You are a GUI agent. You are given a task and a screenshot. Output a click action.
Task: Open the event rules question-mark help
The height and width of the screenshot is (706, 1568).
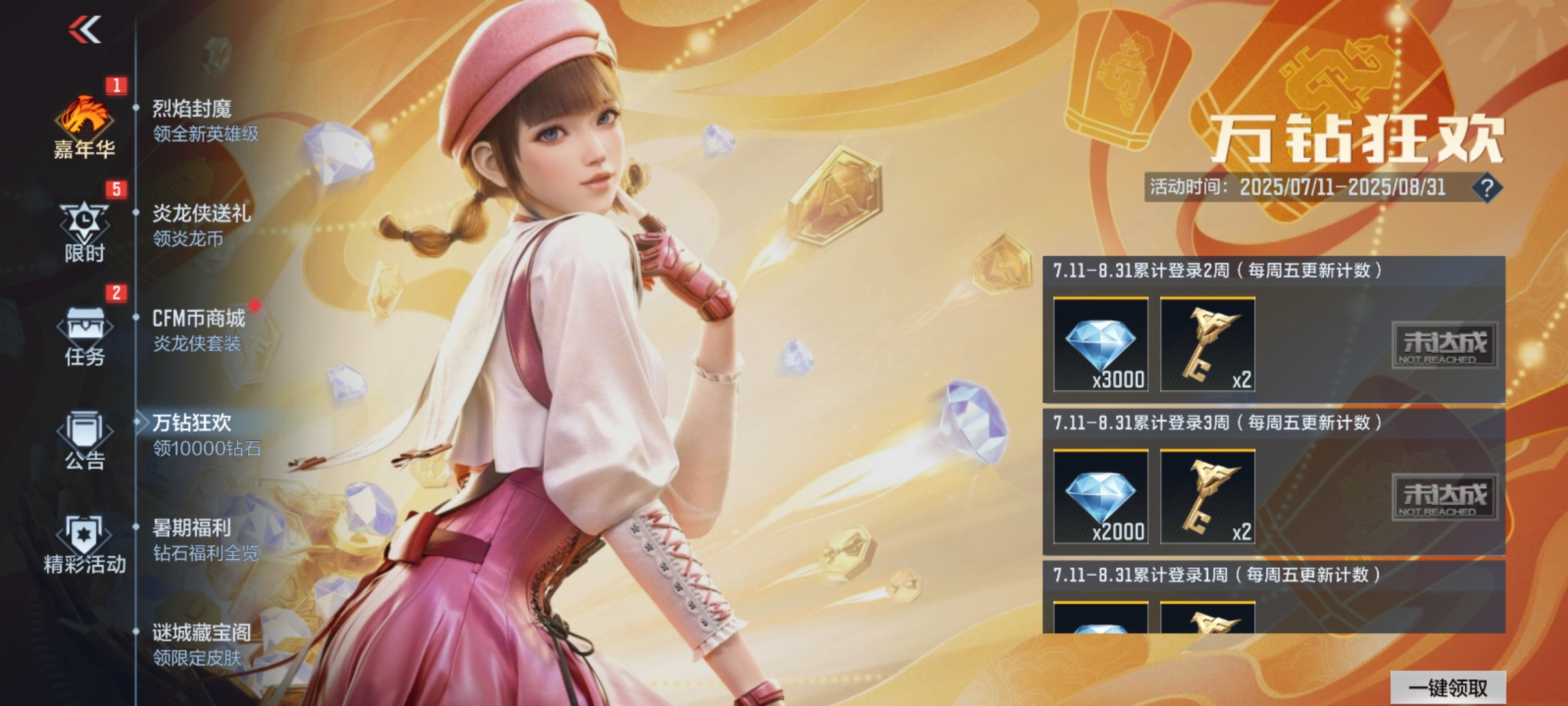point(1486,188)
